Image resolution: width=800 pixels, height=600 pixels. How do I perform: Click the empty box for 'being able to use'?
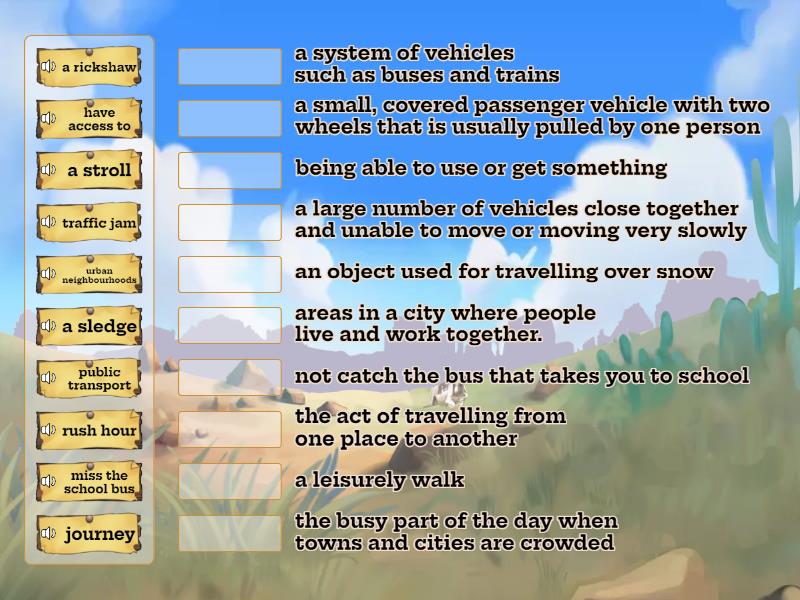click(230, 170)
